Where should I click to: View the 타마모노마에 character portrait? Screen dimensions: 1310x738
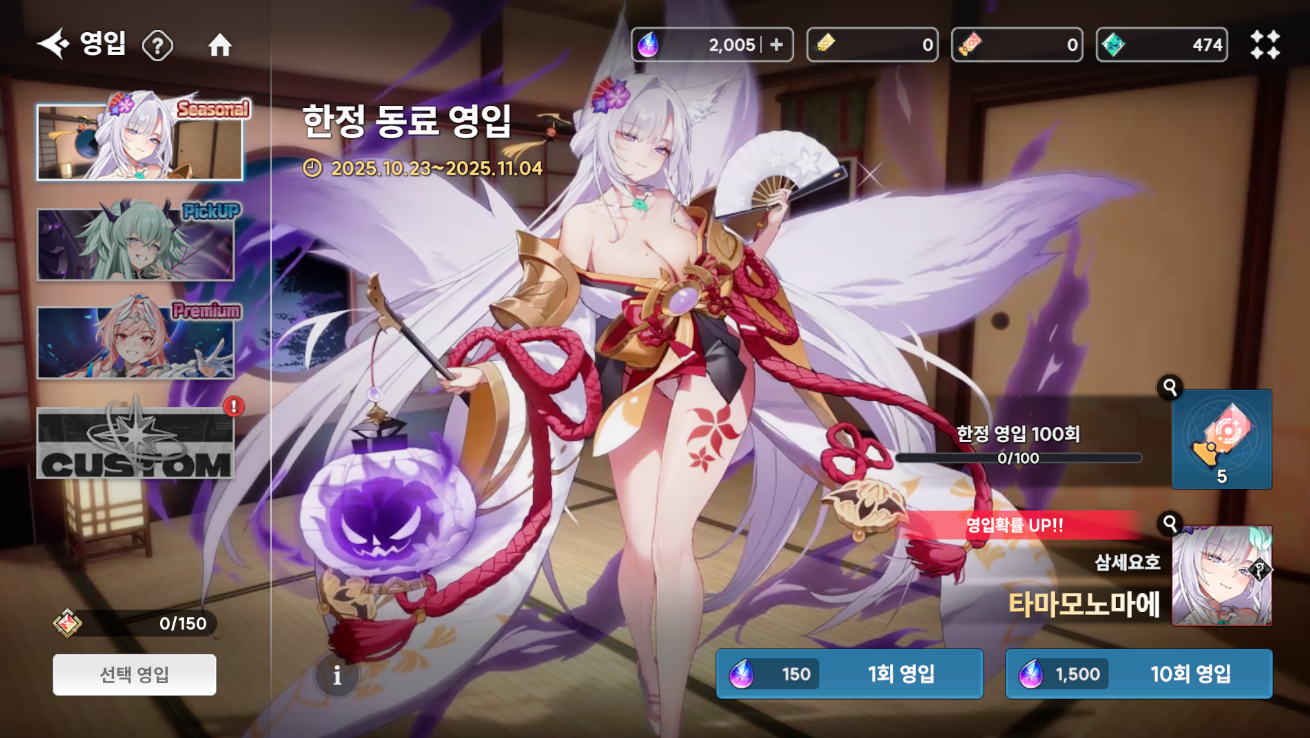pos(1221,576)
